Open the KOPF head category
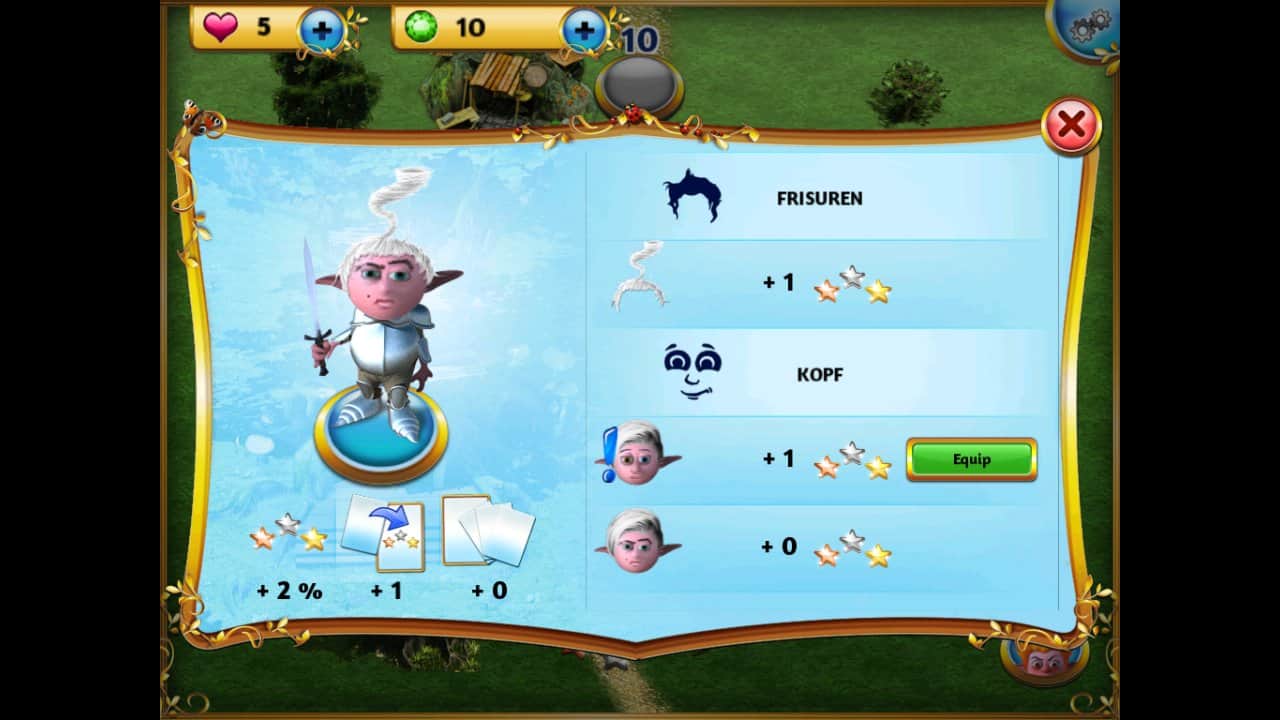 click(x=819, y=375)
